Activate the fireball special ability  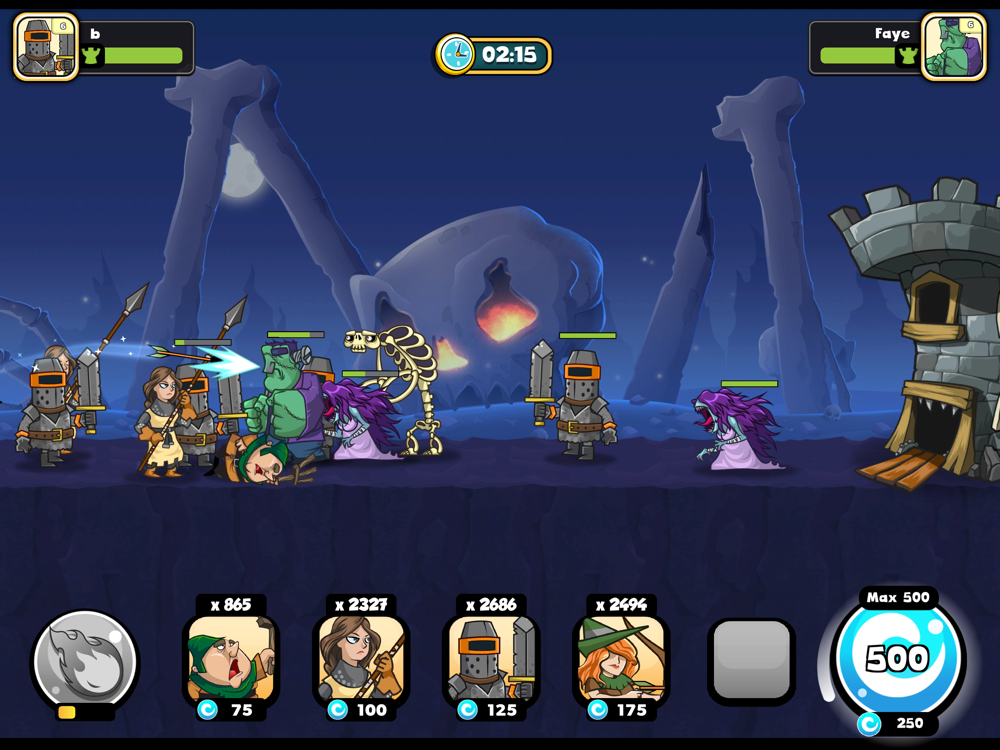[x=85, y=661]
